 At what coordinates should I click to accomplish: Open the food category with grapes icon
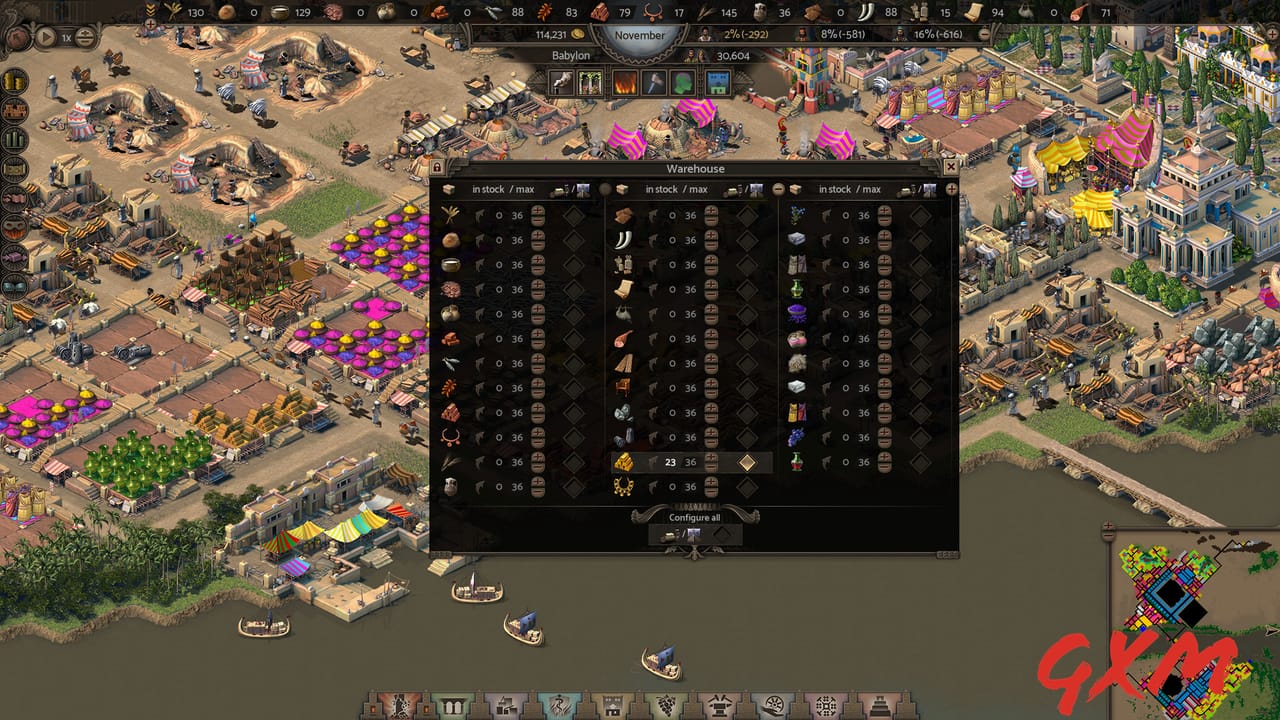pos(667,703)
